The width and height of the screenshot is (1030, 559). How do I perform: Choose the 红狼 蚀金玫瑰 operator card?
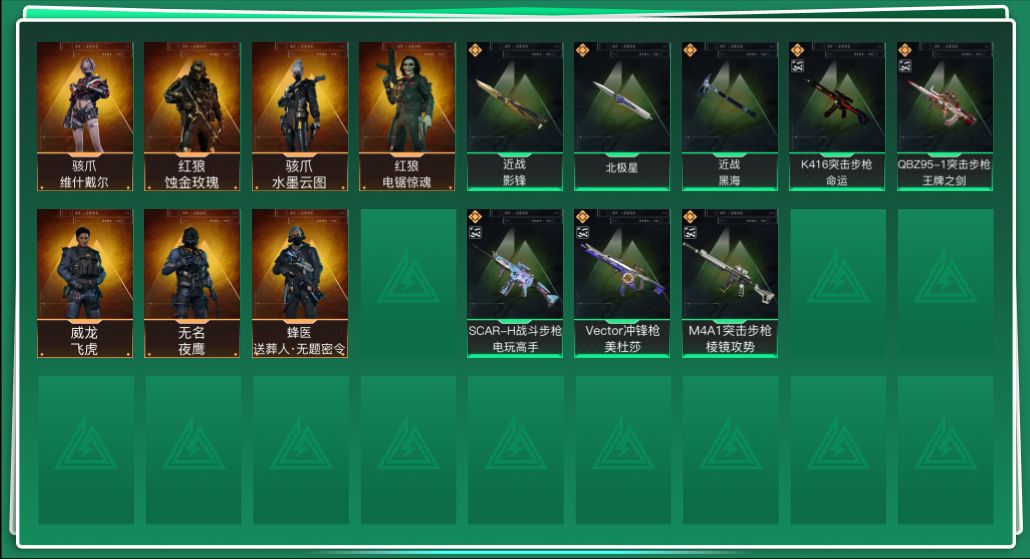click(x=192, y=116)
